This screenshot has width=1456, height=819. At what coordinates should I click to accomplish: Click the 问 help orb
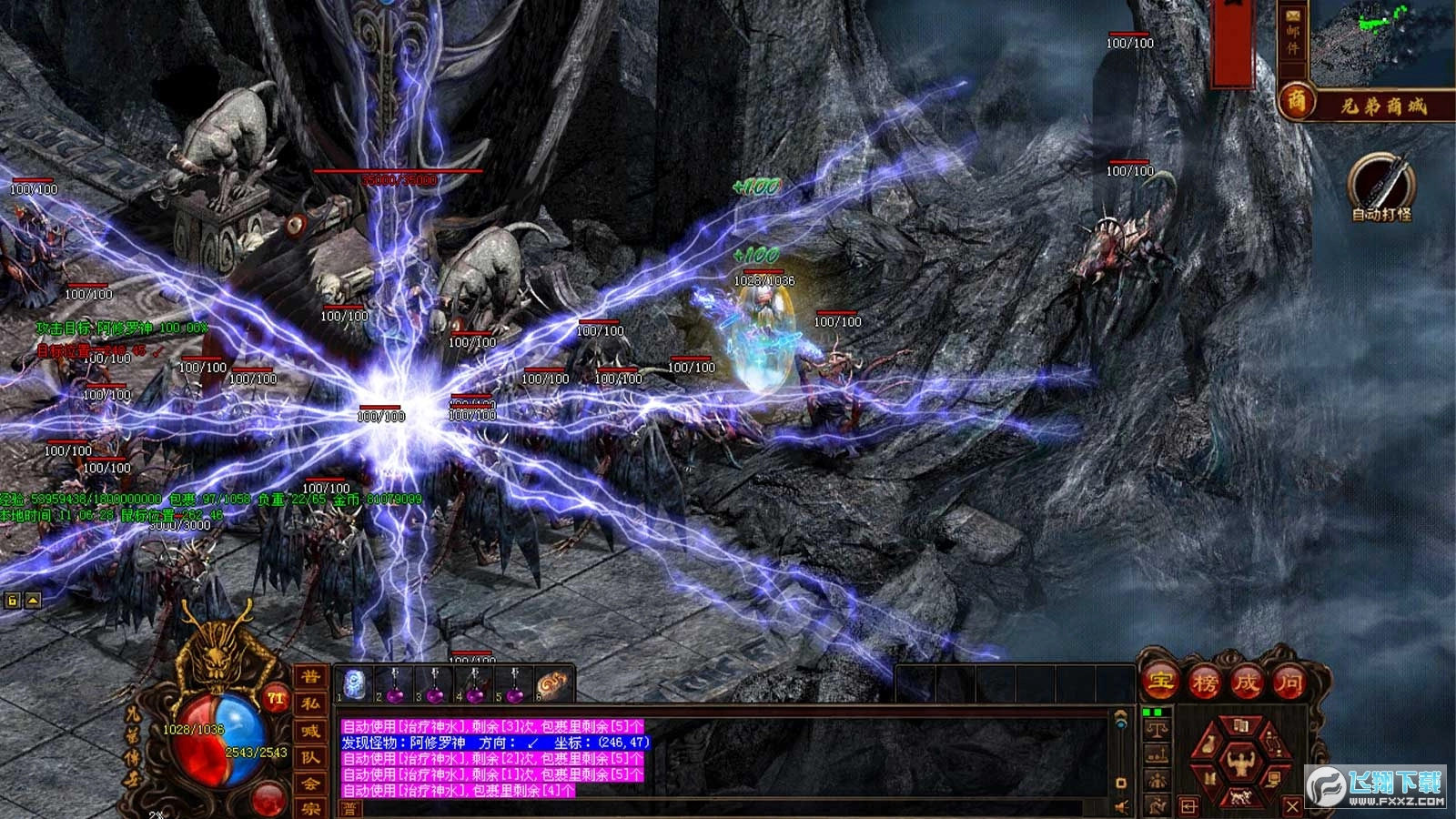point(1289,681)
